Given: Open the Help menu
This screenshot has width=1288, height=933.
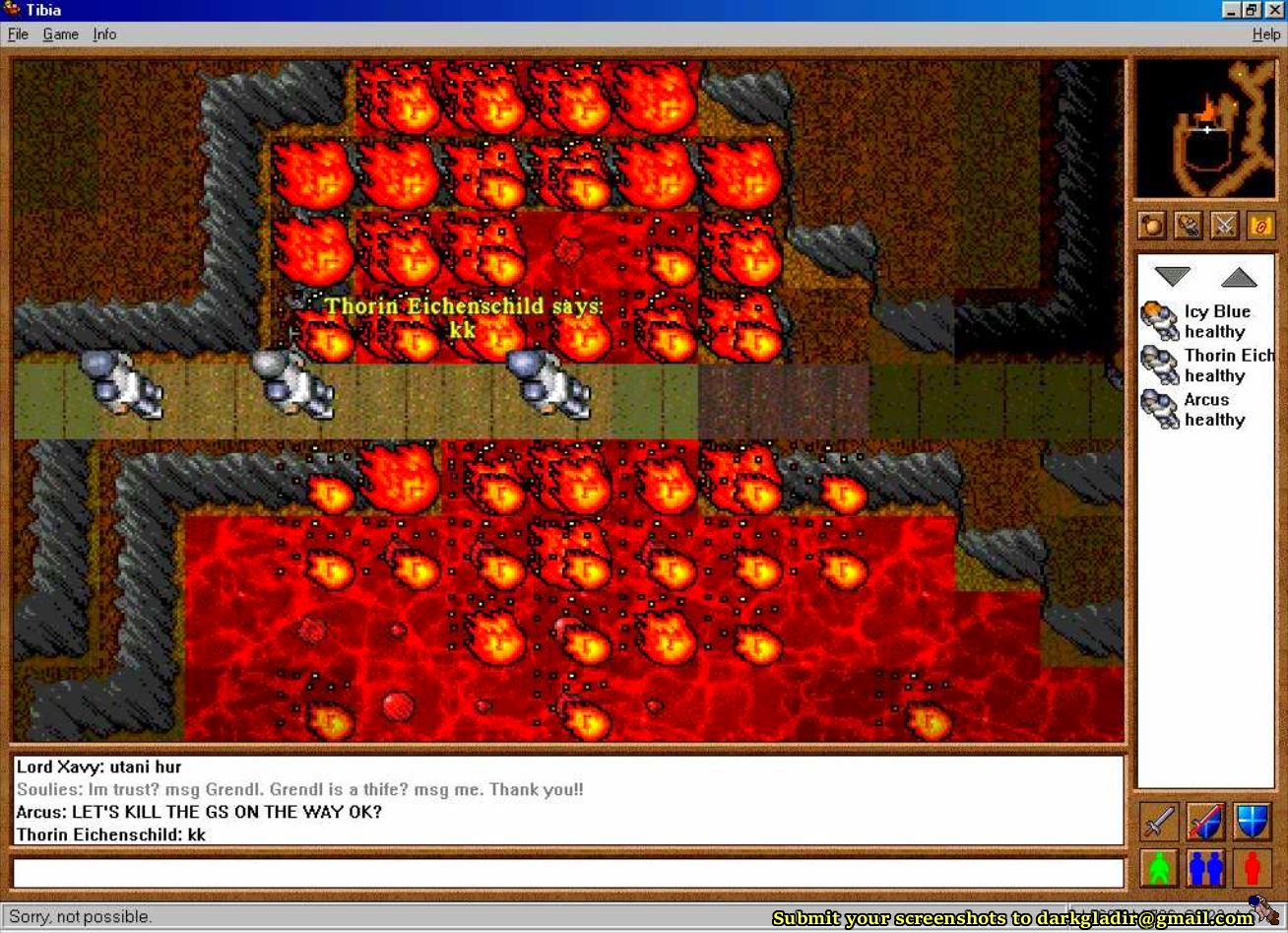Looking at the screenshot, I should pos(1266,34).
